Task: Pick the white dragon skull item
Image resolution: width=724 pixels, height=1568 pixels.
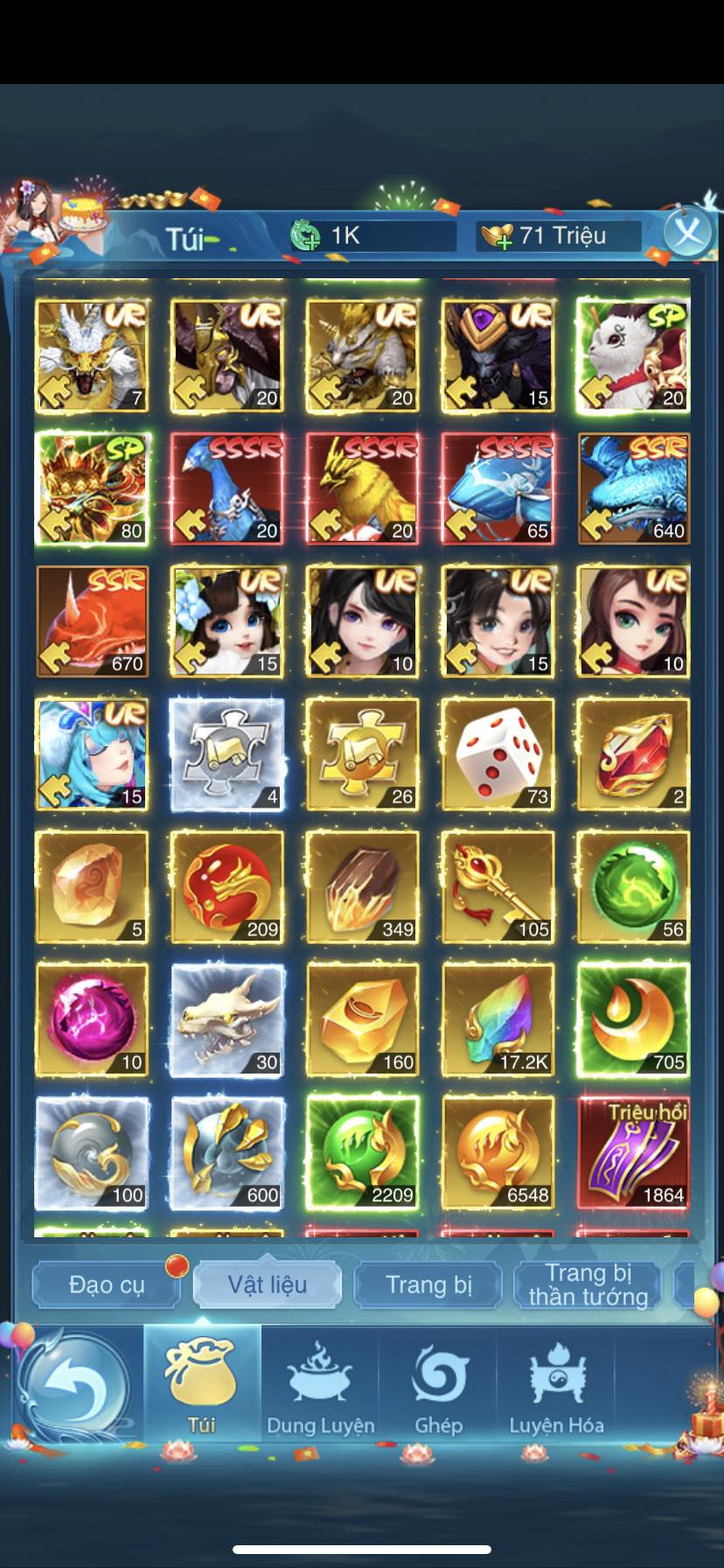Action: [x=227, y=1020]
